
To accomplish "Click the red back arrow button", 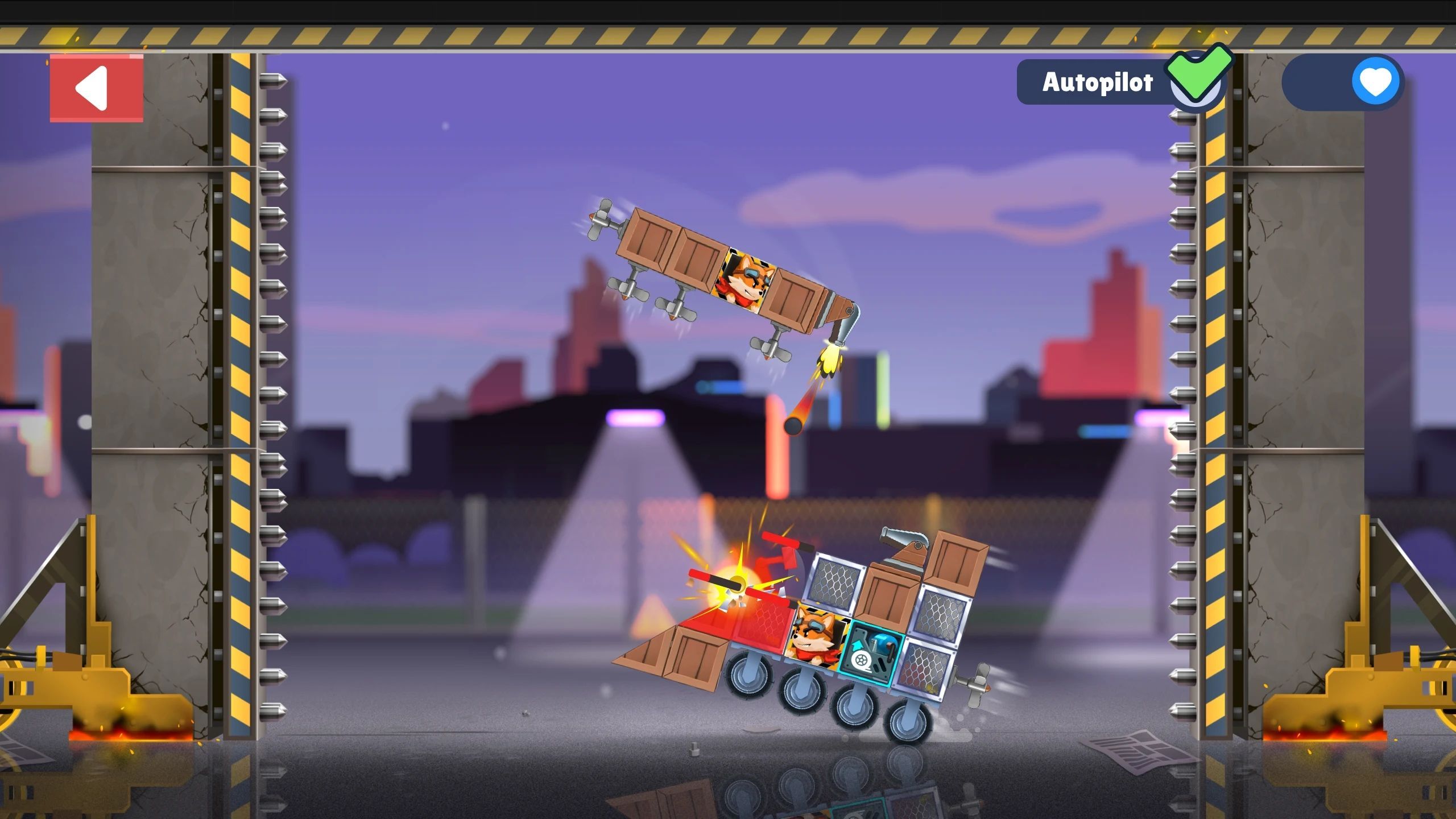I will (x=96, y=88).
